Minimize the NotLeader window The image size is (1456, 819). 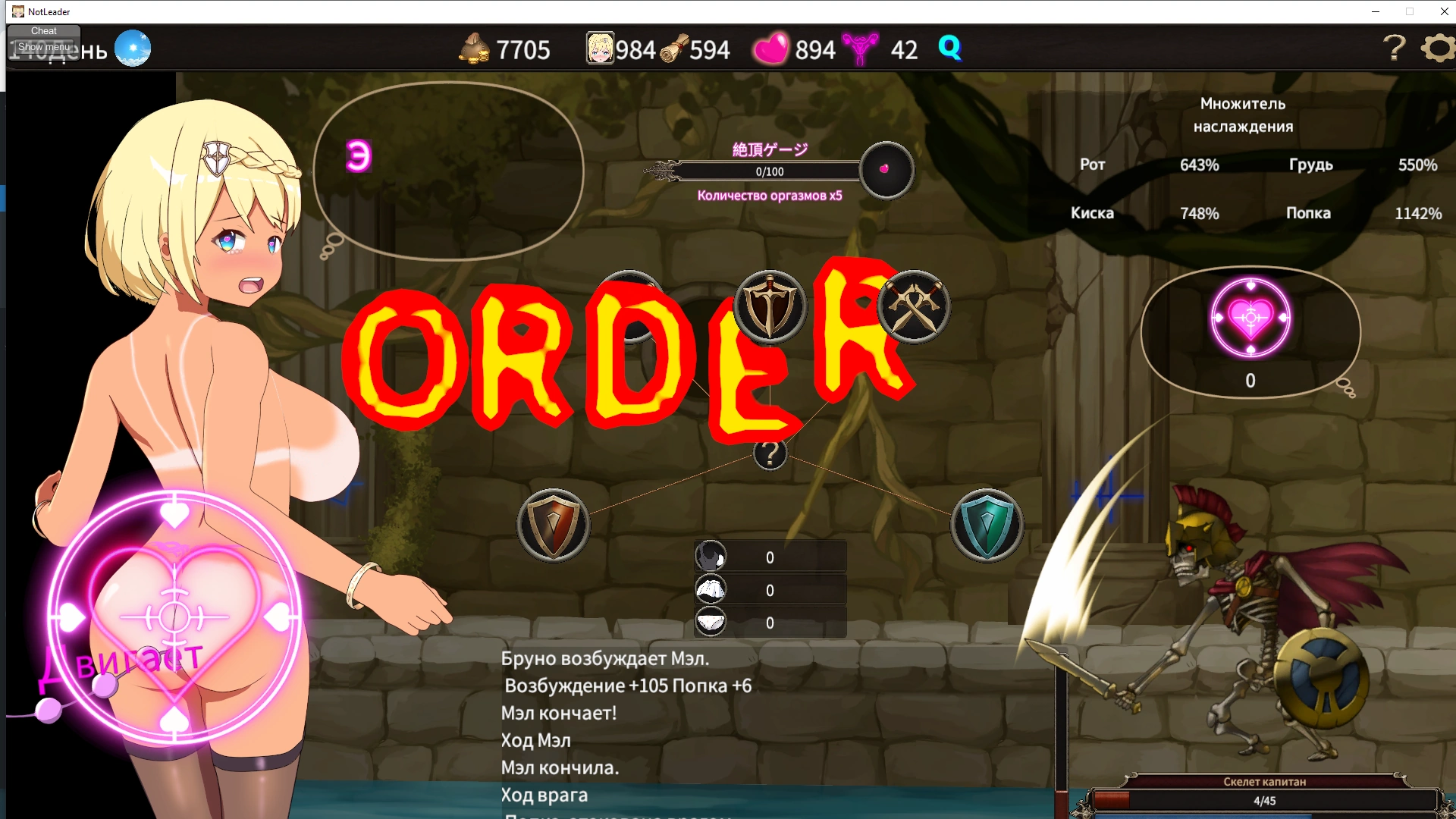click(x=1375, y=11)
